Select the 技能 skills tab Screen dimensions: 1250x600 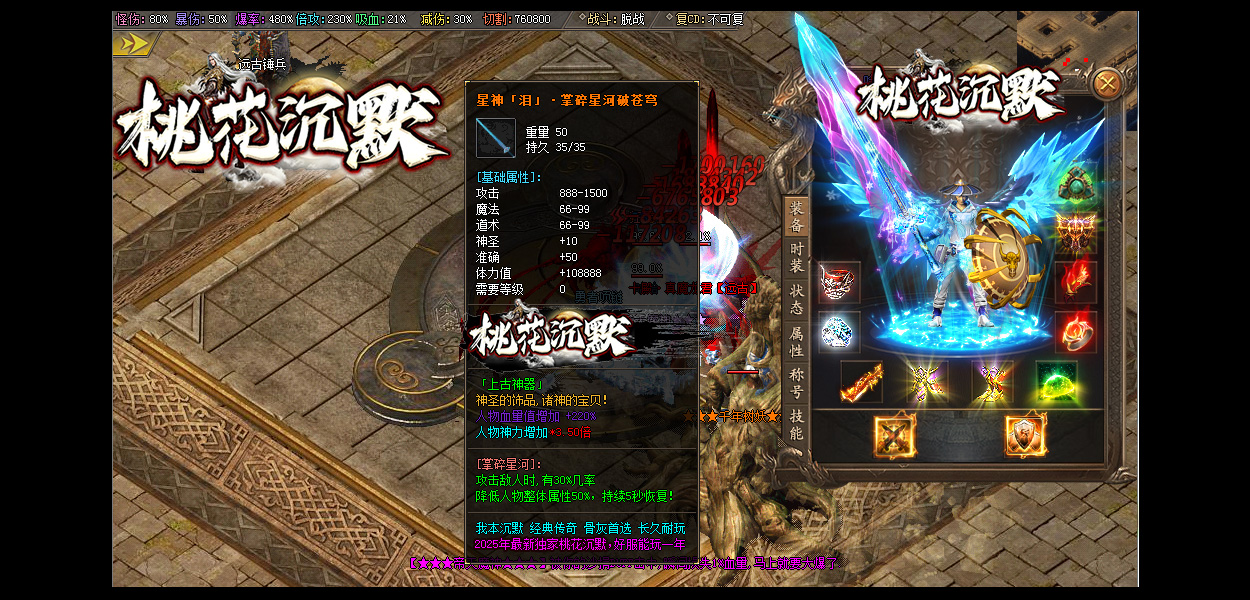796,424
